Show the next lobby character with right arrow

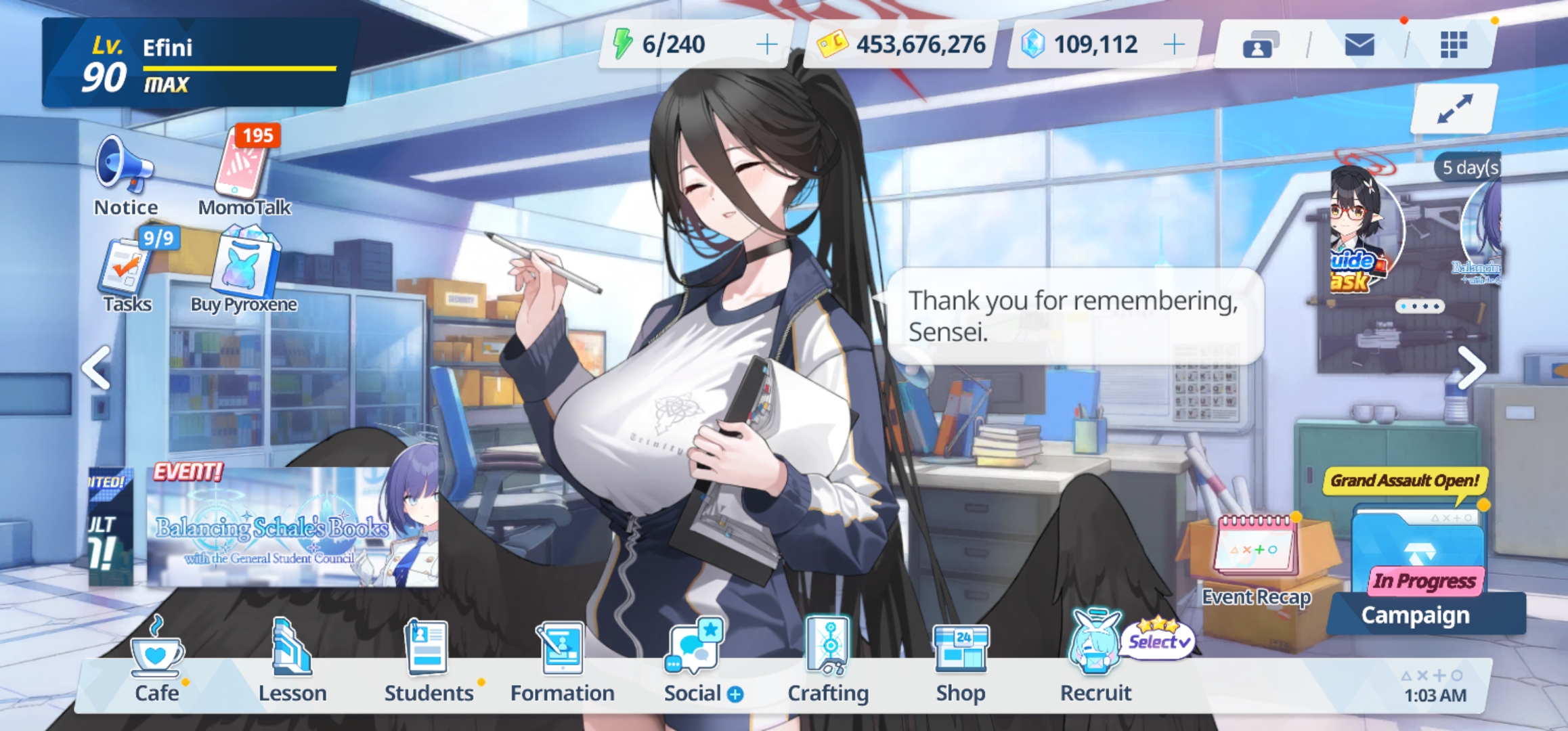[1471, 368]
